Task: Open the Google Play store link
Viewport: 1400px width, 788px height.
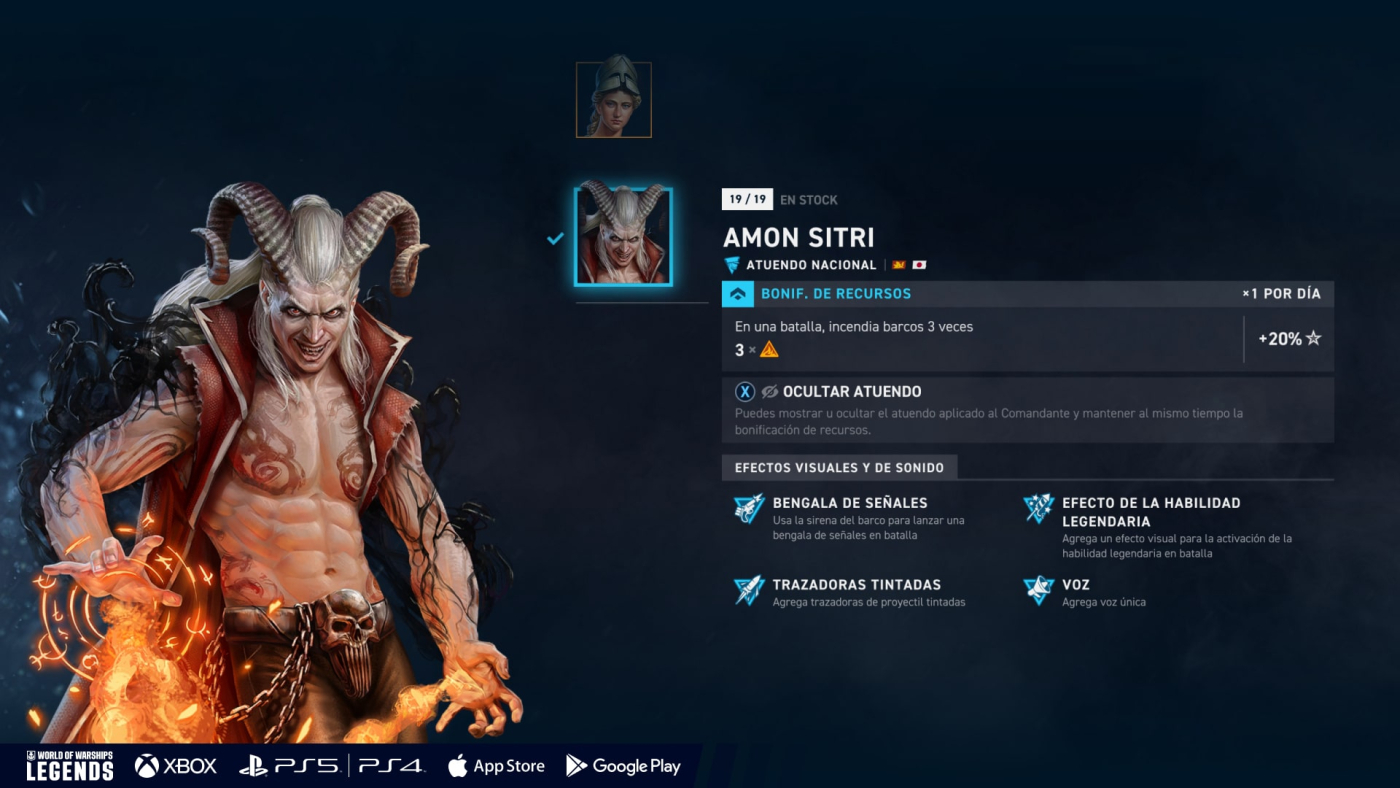Action: (x=623, y=766)
